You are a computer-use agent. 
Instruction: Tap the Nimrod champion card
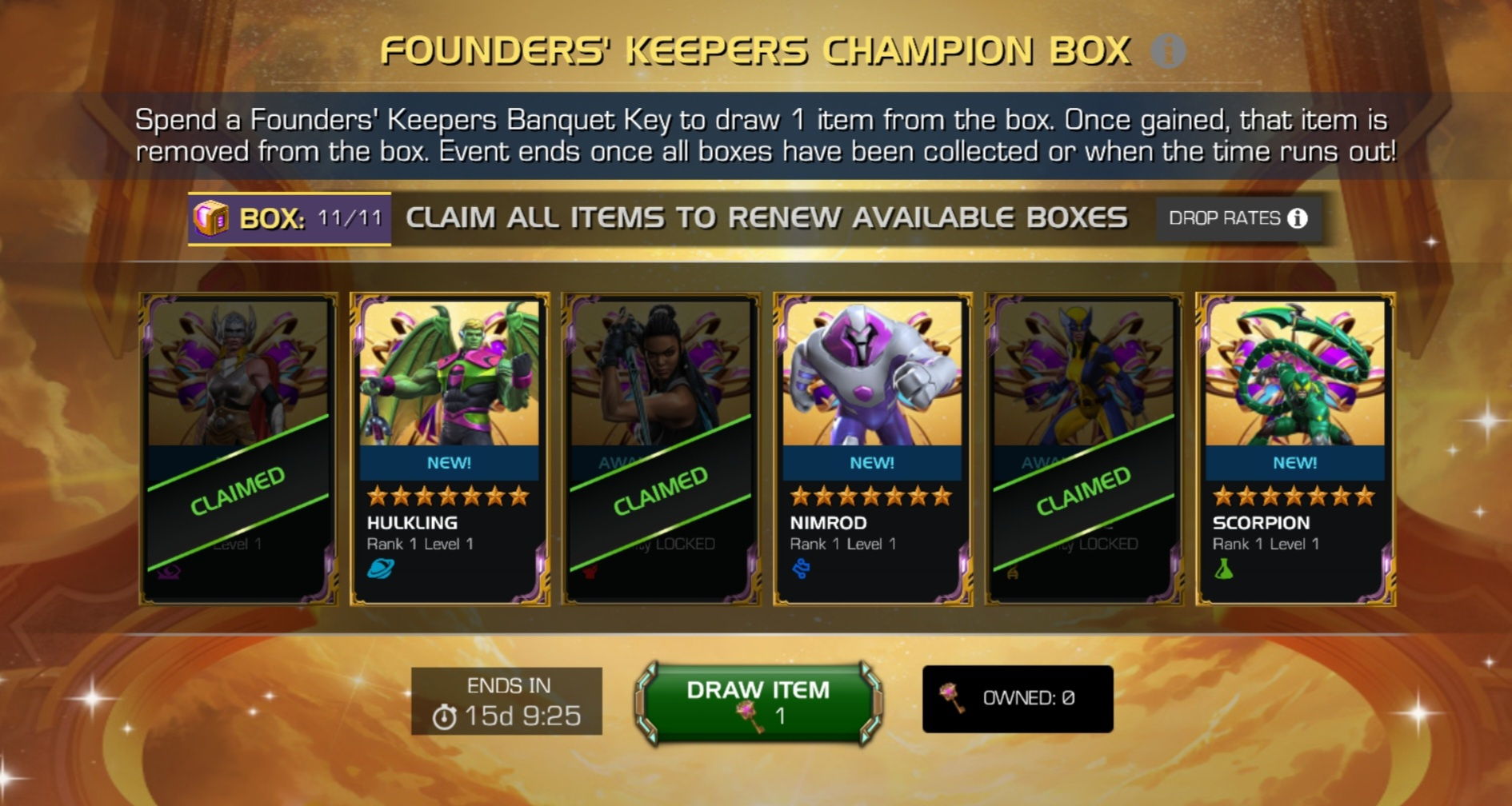tap(870, 448)
